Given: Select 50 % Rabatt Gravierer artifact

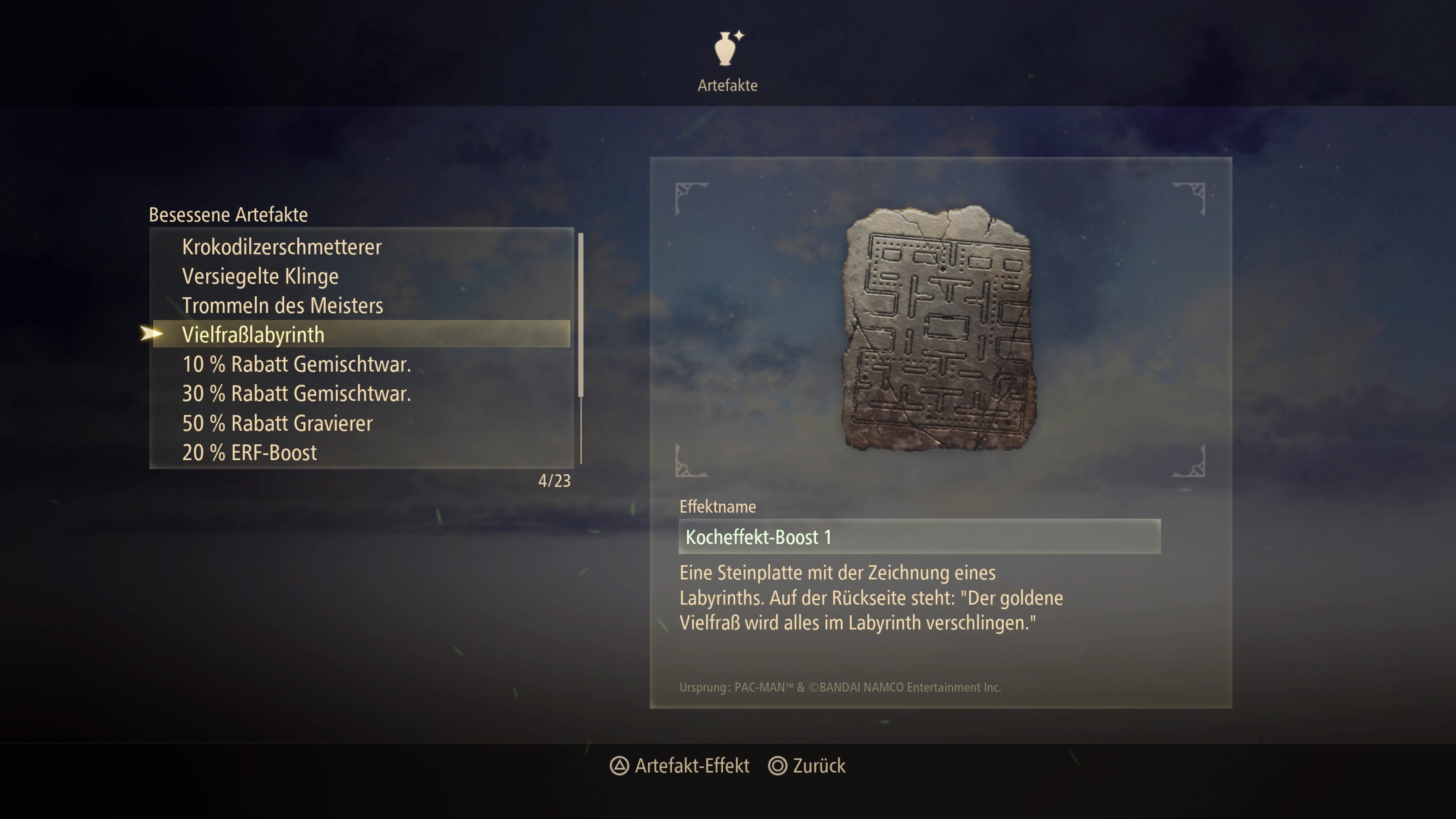Looking at the screenshot, I should tap(277, 424).
